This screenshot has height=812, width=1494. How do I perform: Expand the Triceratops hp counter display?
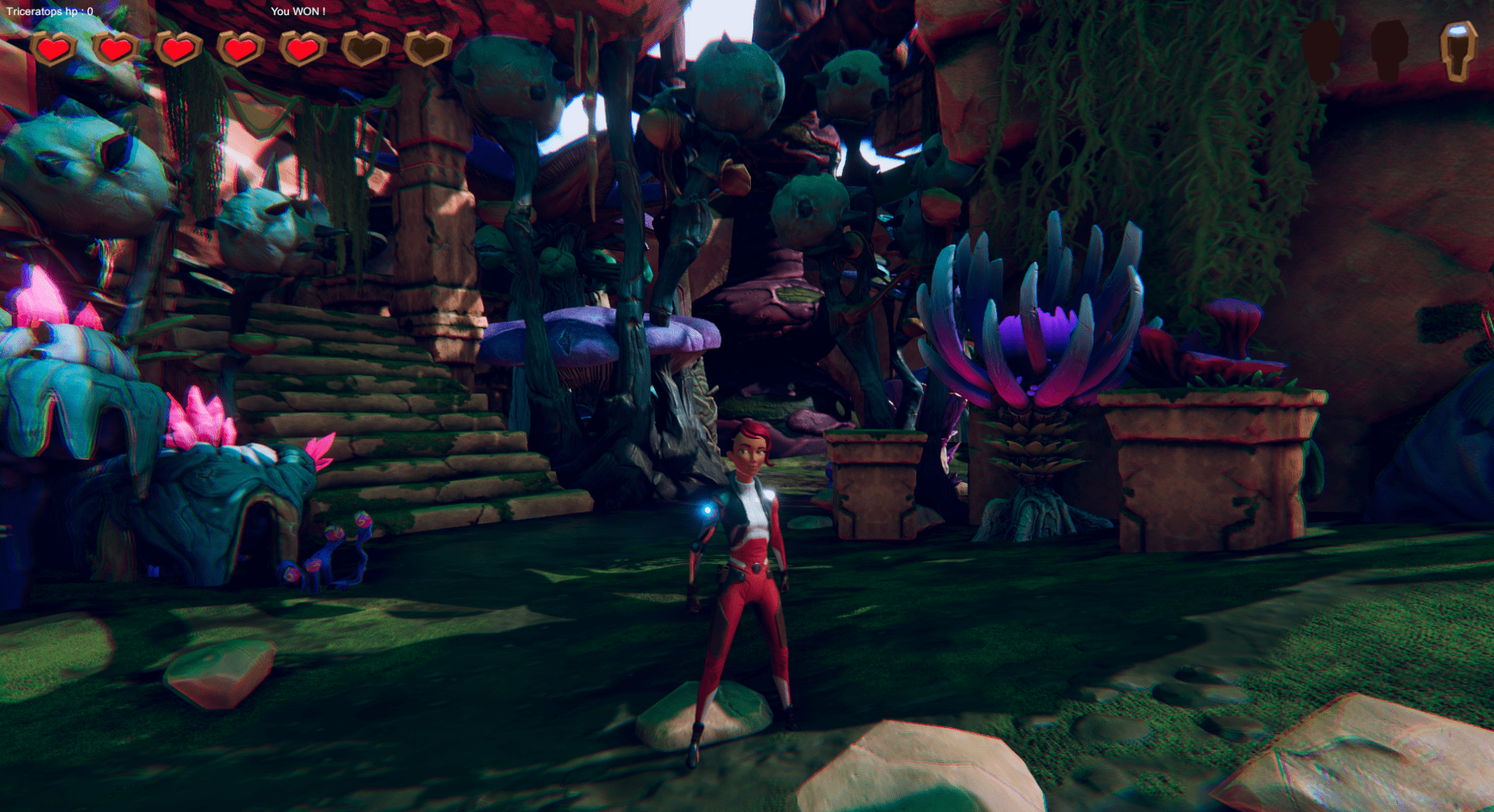point(49,12)
